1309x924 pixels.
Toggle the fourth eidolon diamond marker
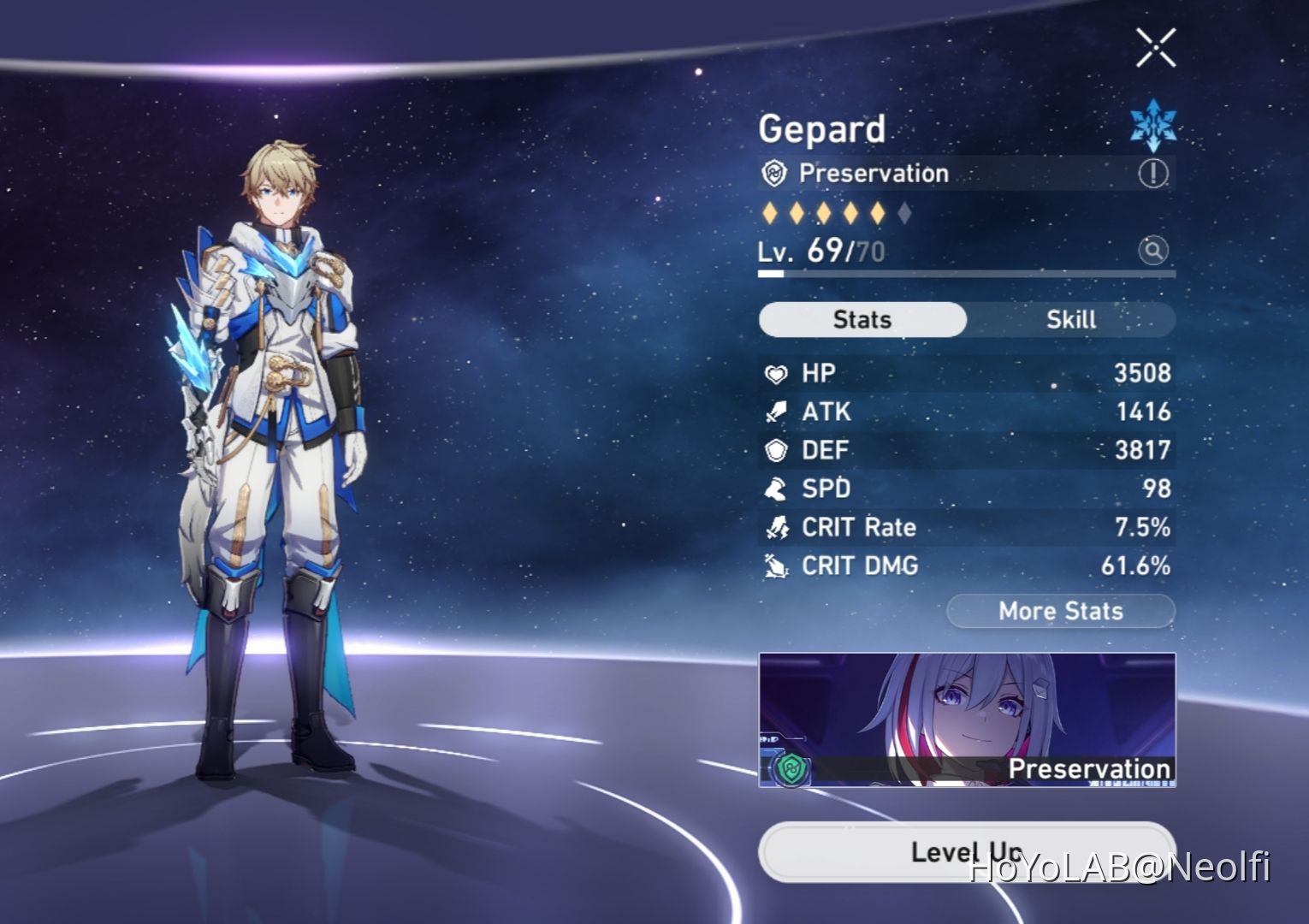850,211
